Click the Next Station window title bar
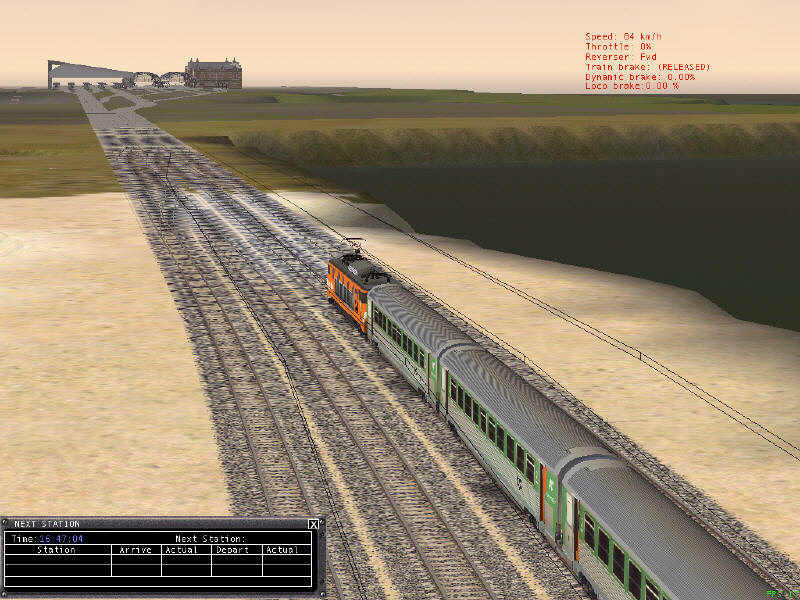The width and height of the screenshot is (800, 600). tap(150, 524)
